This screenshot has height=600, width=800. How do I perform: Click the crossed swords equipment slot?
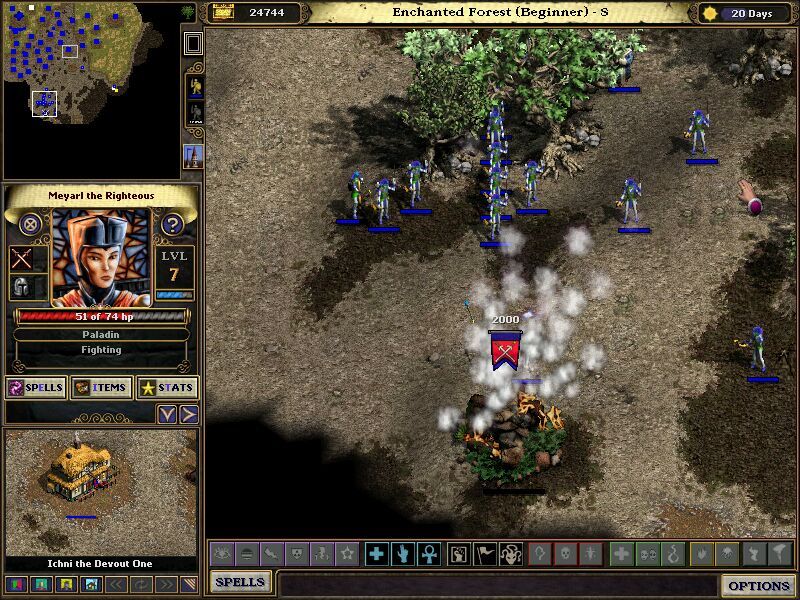[22, 259]
